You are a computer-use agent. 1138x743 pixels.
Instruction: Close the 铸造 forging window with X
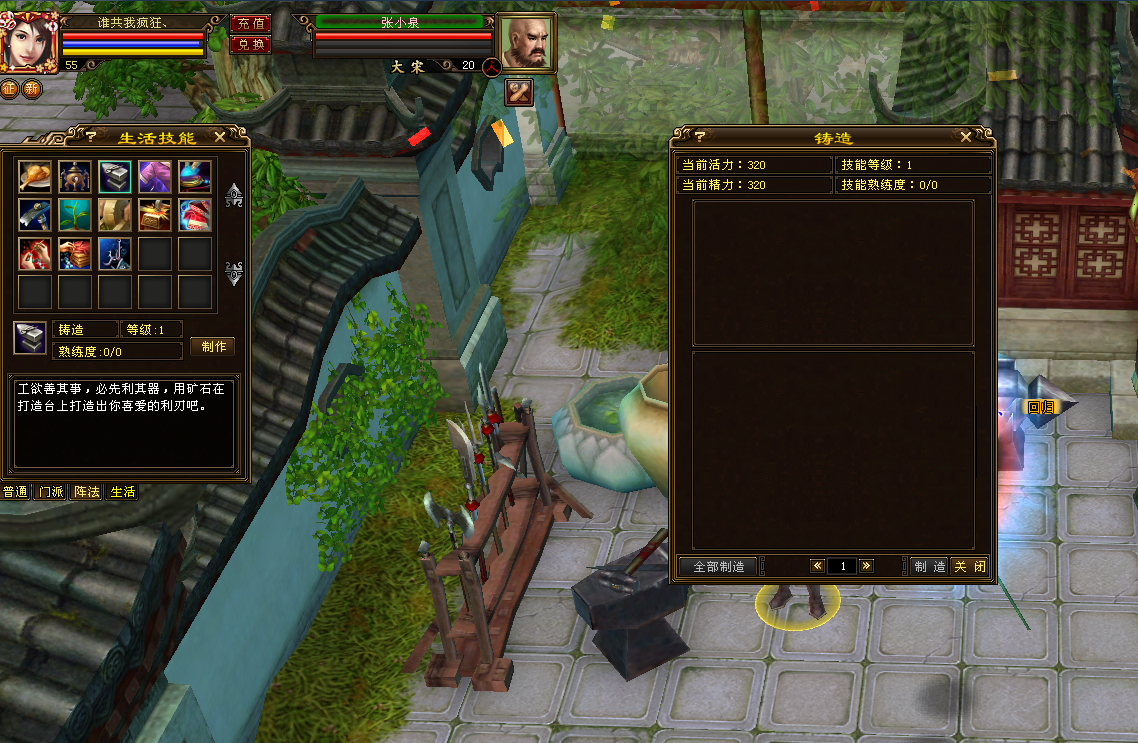[x=965, y=137]
